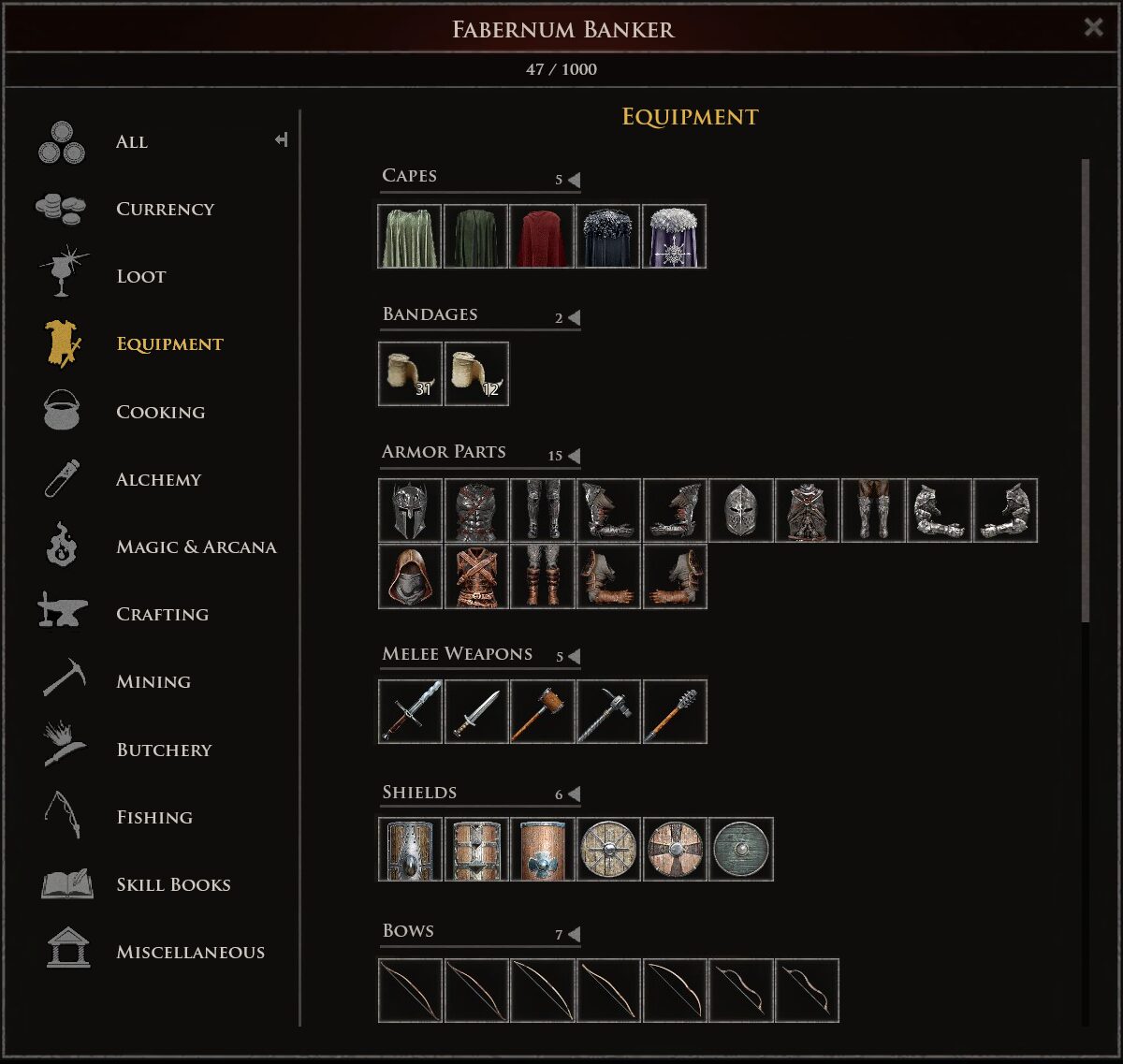Screen dimensions: 1123x1064
Task: Switch to the All category
Action: coord(131,142)
